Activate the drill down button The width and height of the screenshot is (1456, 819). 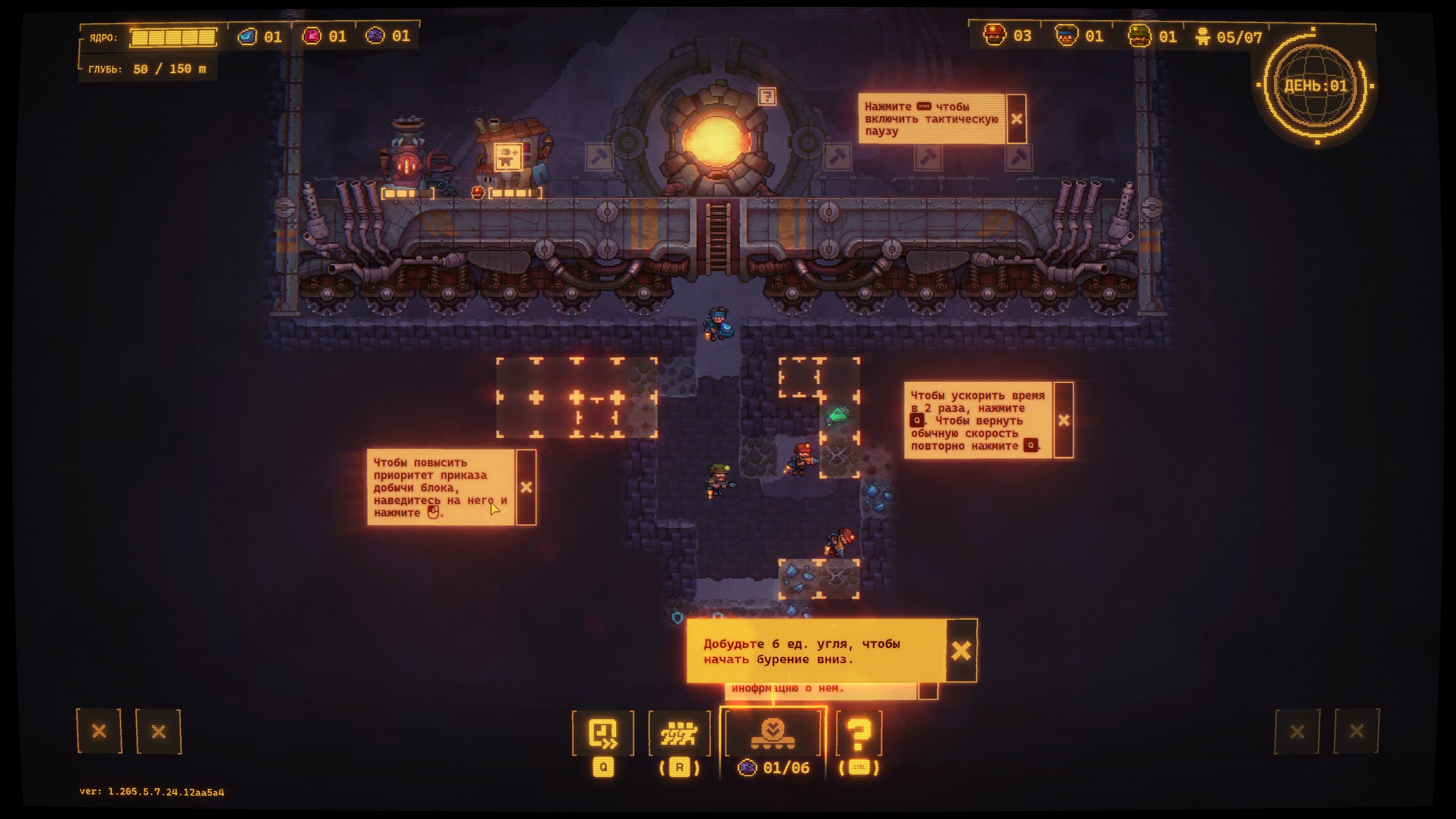[773, 733]
